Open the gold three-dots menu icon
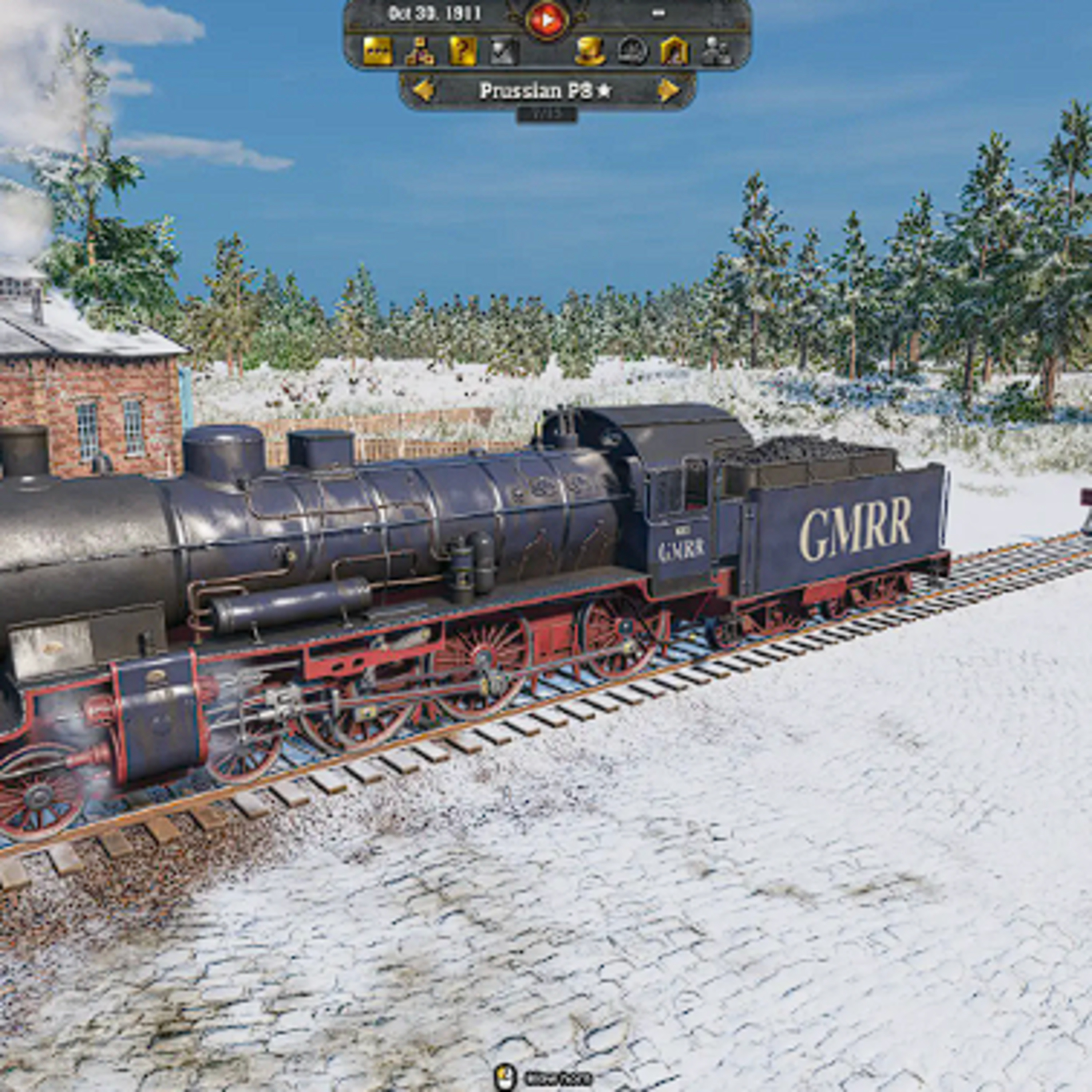Image resolution: width=1092 pixels, height=1092 pixels. pos(377,51)
